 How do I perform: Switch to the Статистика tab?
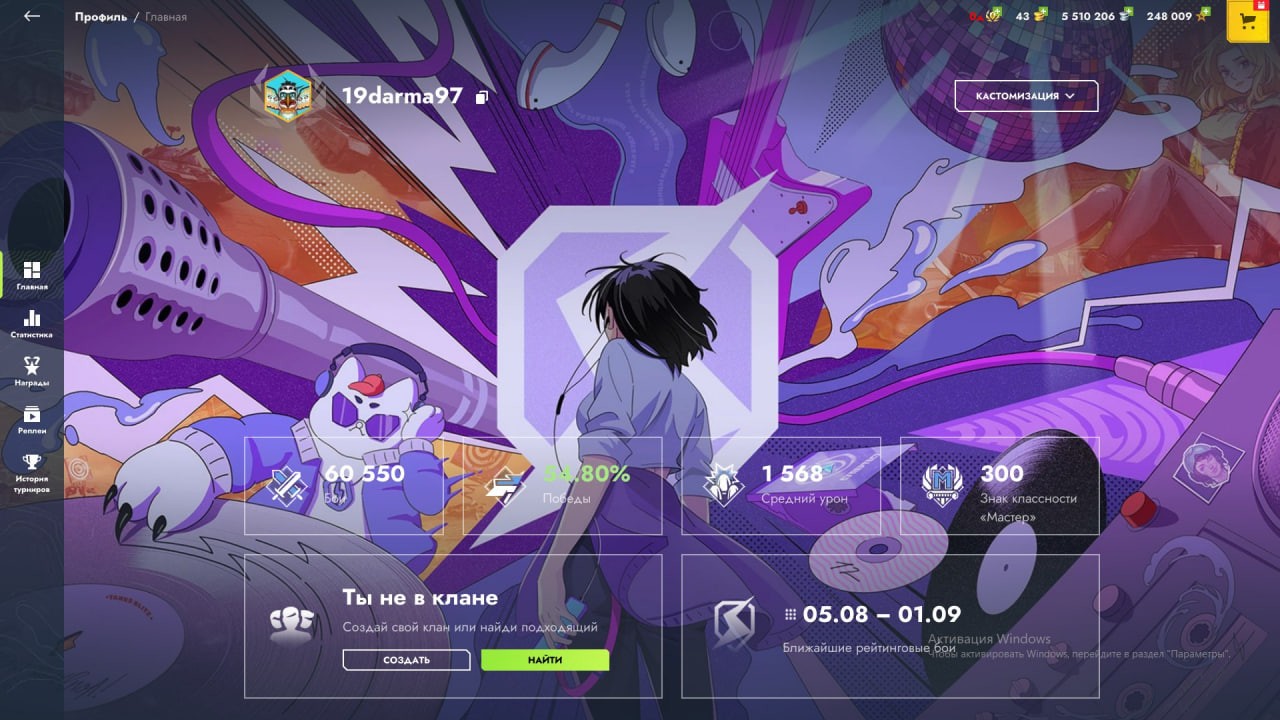pyautogui.click(x=32, y=324)
